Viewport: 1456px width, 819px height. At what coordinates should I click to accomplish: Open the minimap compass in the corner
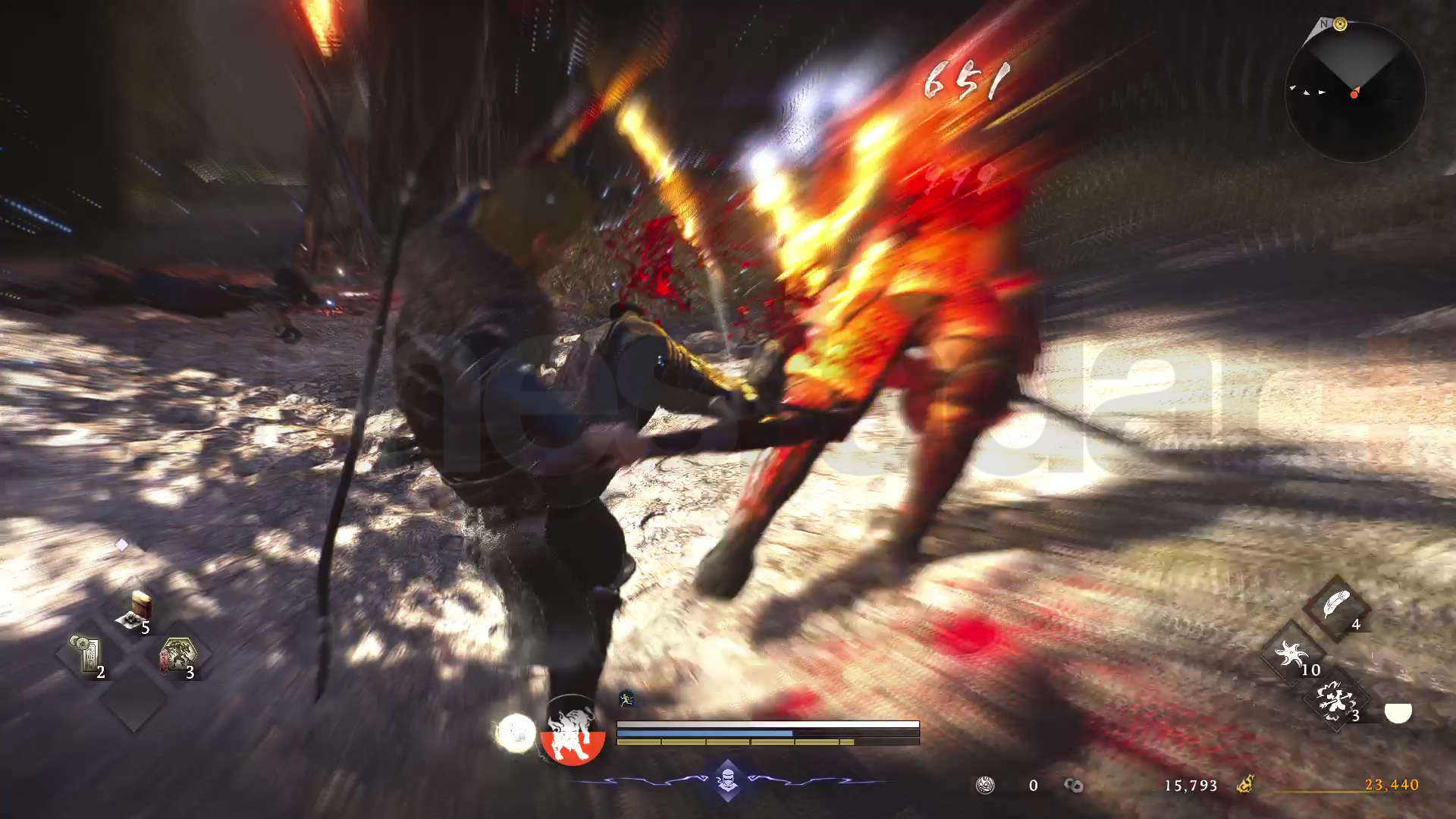tap(1357, 91)
